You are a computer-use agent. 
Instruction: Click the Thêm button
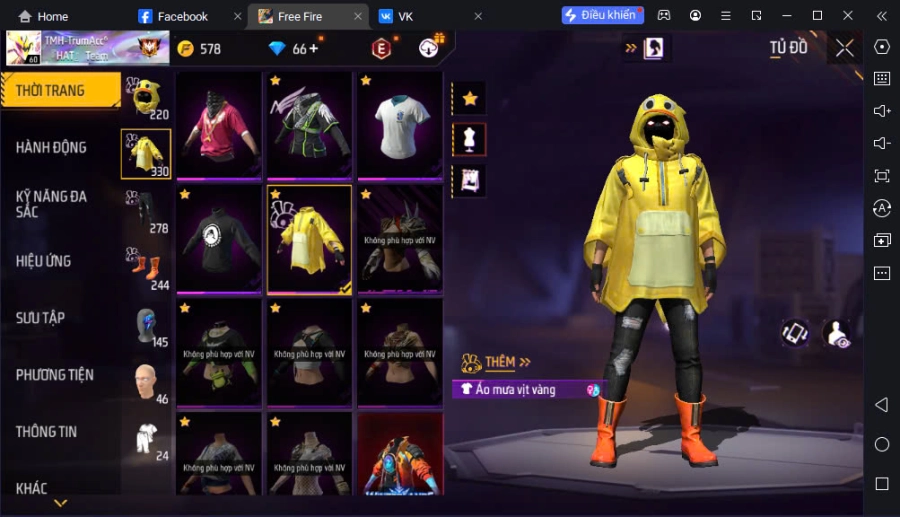tap(500, 362)
